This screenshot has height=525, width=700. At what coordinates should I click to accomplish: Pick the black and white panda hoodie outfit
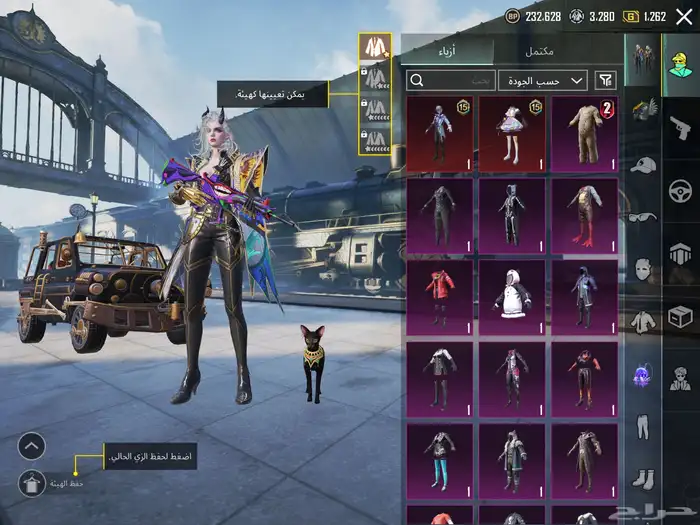point(512,297)
